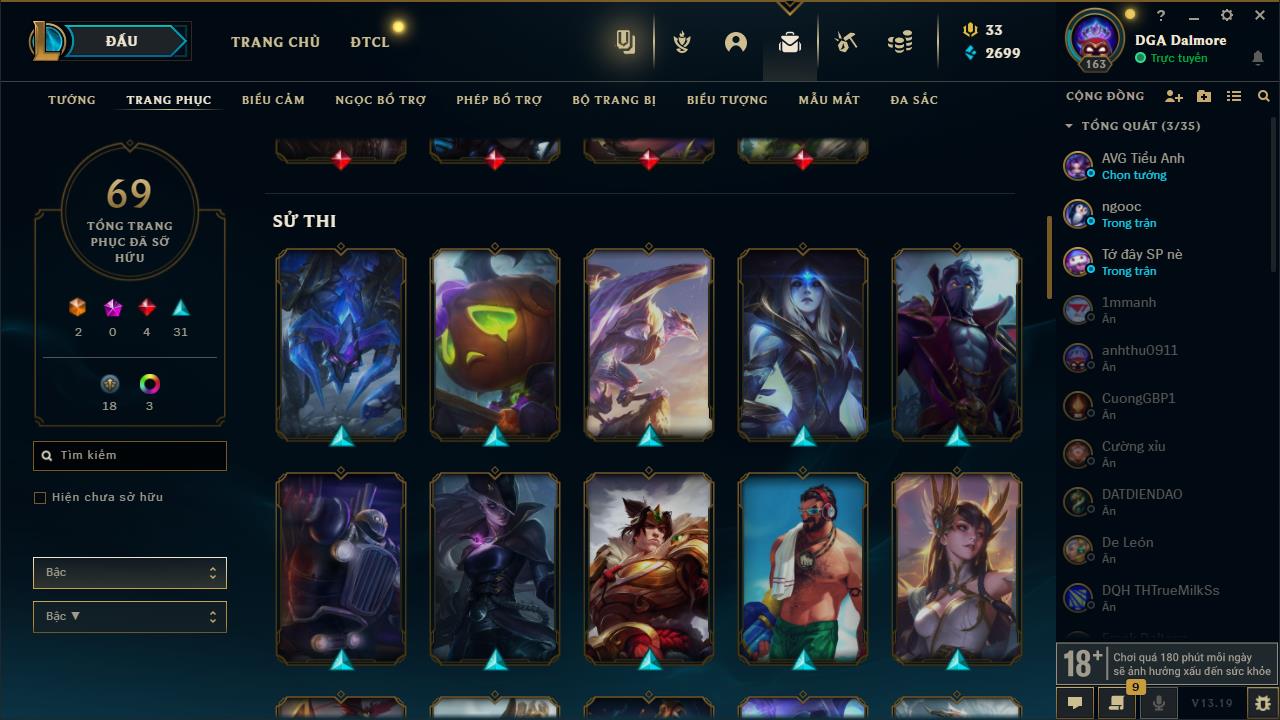The height and width of the screenshot is (720, 1280).
Task: Mute the microphone
Action: click(1160, 703)
